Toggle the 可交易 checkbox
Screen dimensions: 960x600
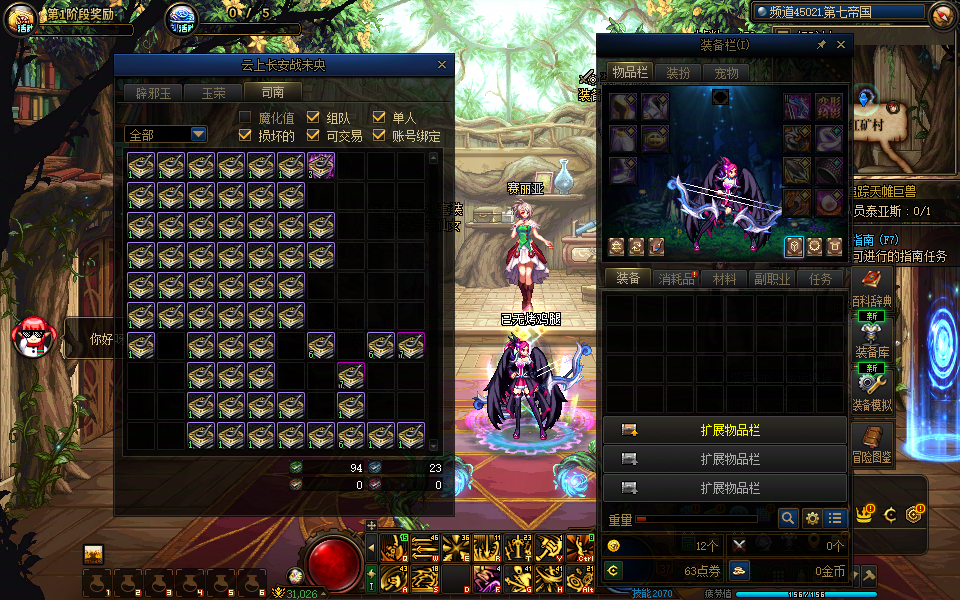click(313, 136)
